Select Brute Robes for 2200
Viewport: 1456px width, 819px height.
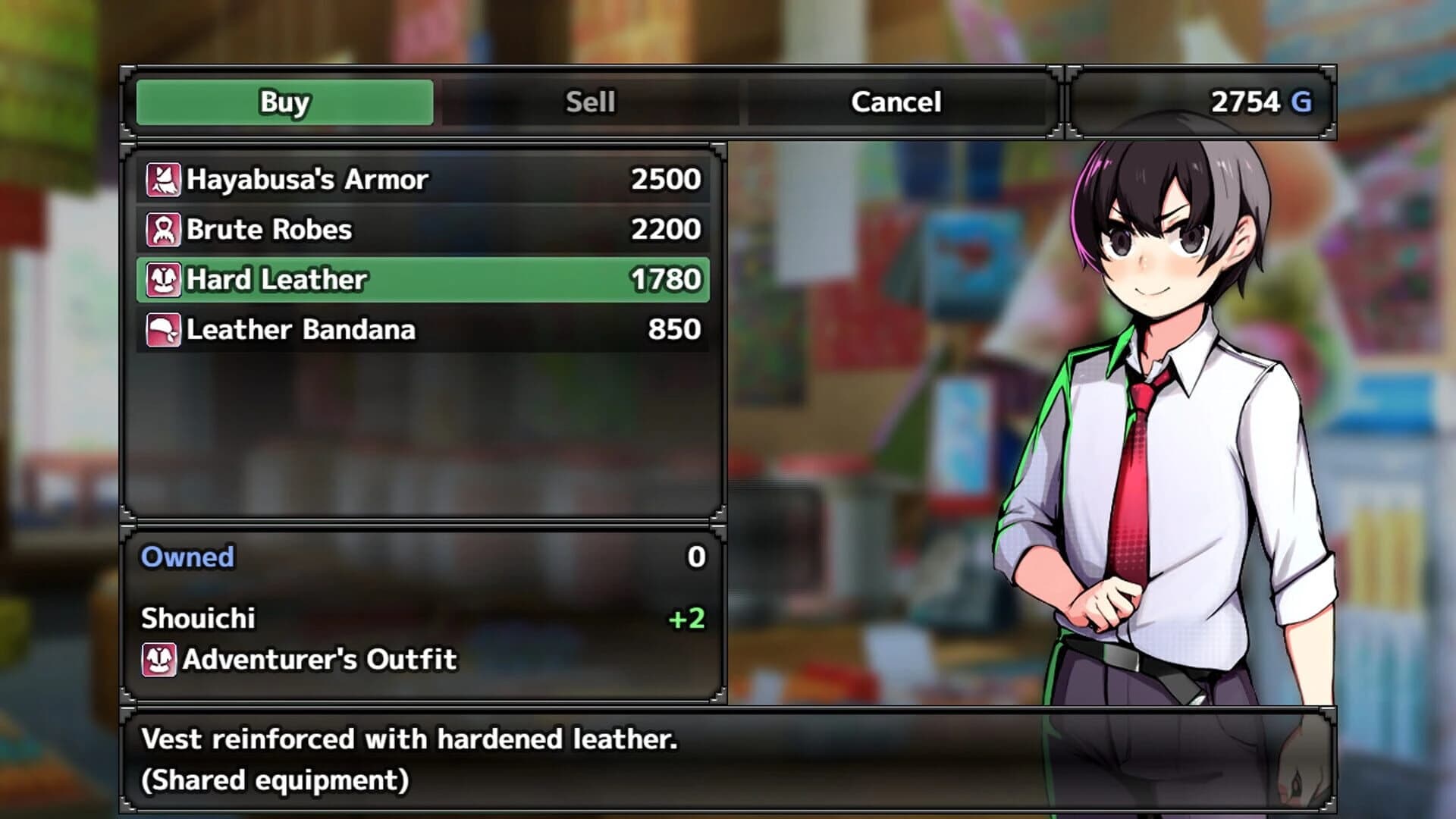point(422,230)
